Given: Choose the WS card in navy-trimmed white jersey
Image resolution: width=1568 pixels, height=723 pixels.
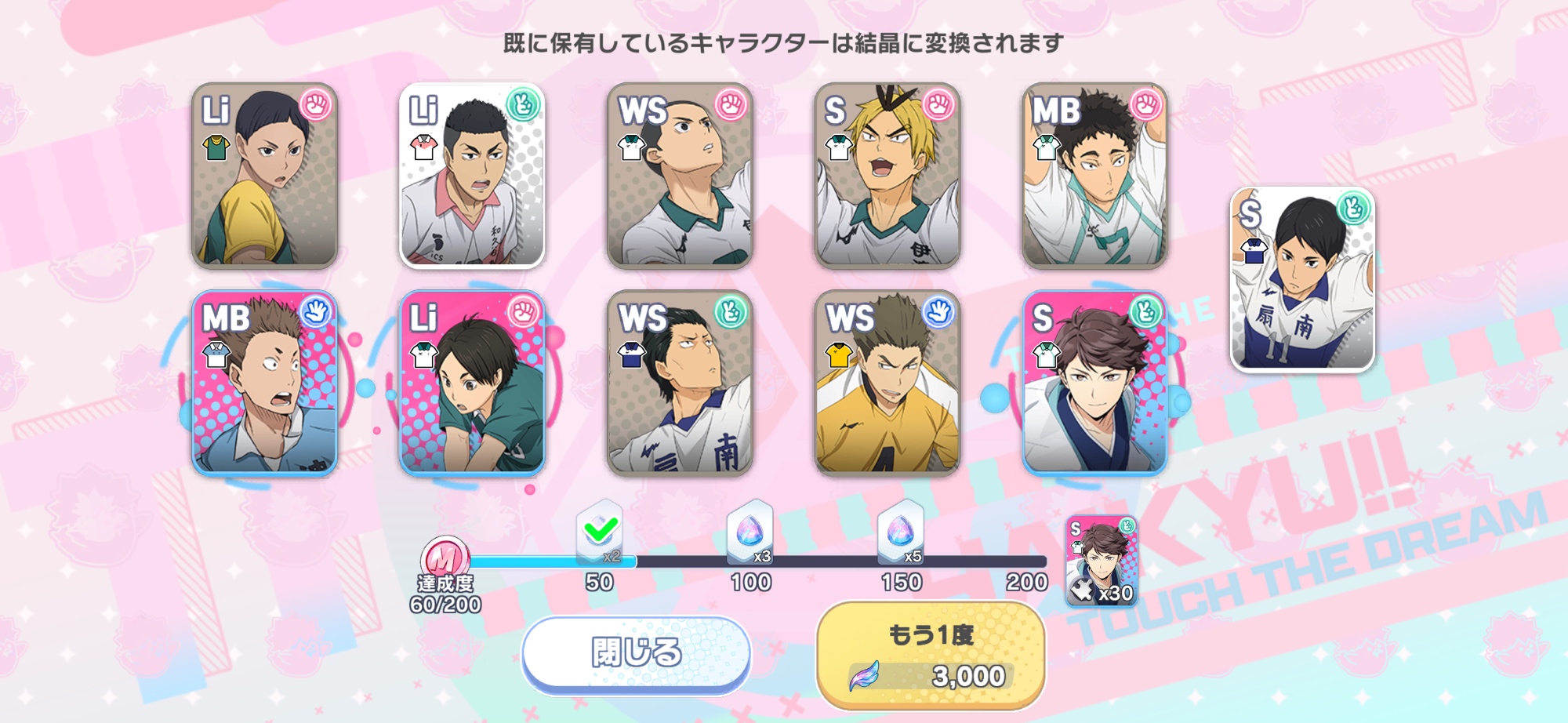Looking at the screenshot, I should coord(680,383).
